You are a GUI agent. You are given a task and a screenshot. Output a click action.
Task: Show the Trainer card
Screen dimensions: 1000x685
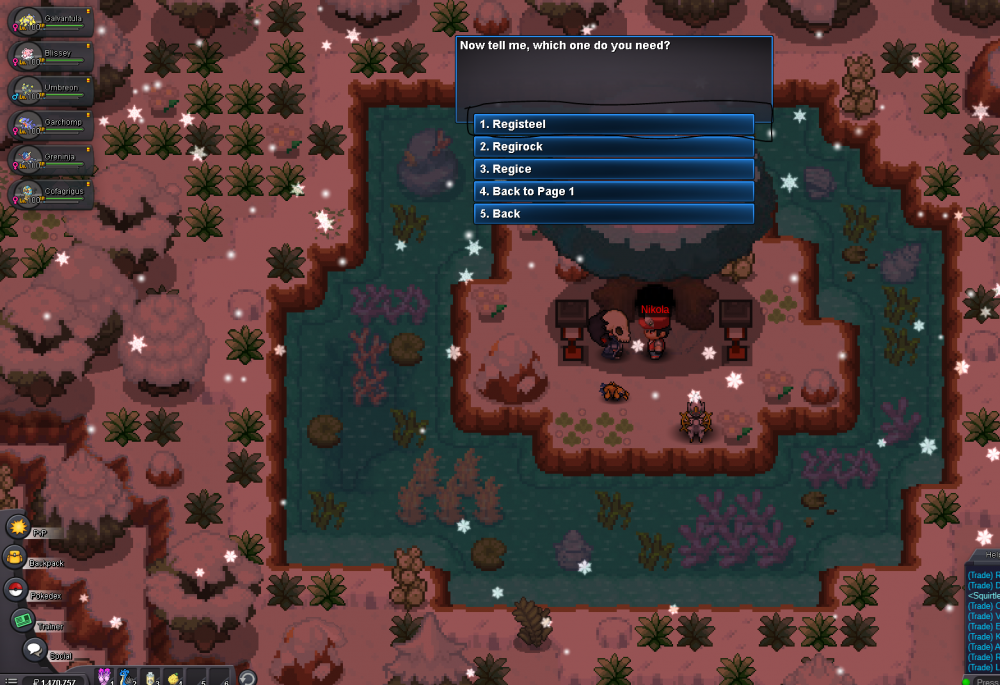click(22, 620)
